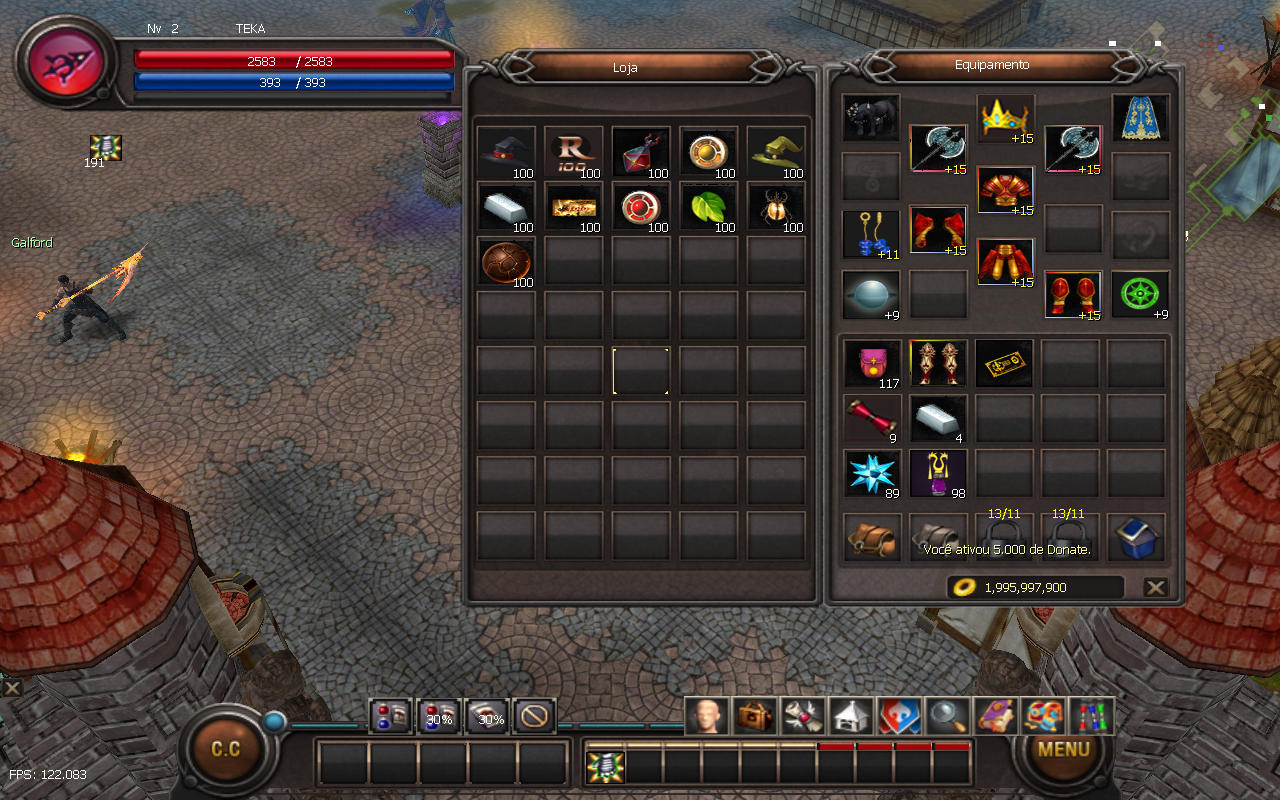Click the magnifying glass toolbar icon
The width and height of the screenshot is (1280, 800).
[946, 716]
